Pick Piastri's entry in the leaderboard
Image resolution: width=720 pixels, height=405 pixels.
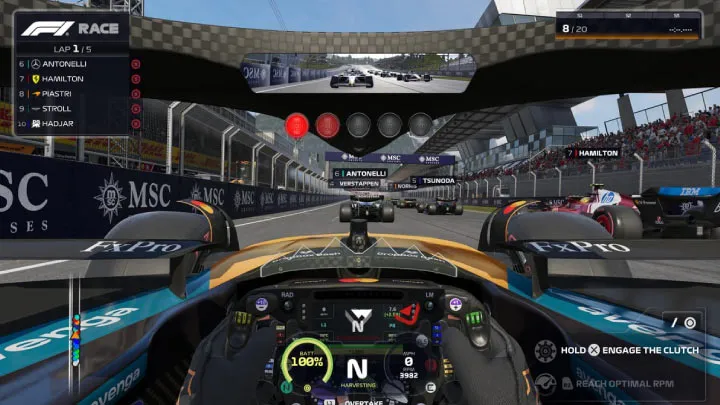pyautogui.click(x=72, y=94)
